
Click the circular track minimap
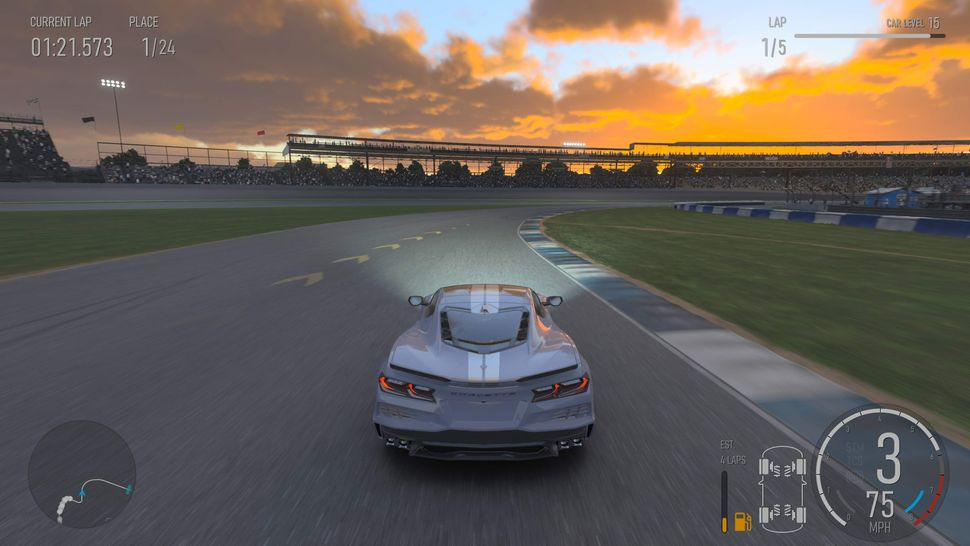coord(82,474)
